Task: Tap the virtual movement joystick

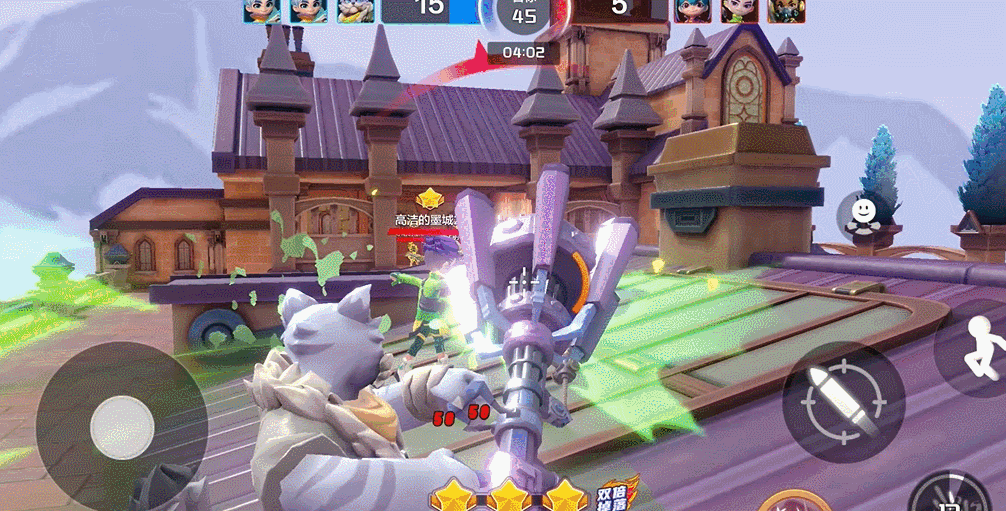Action: [122, 428]
